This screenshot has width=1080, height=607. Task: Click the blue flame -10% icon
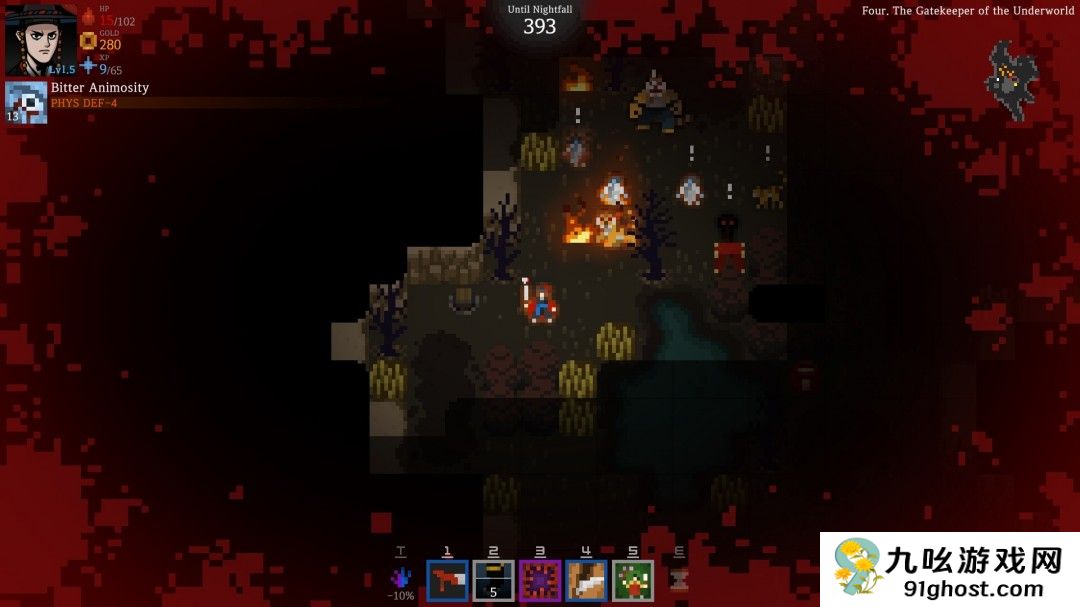[401, 579]
